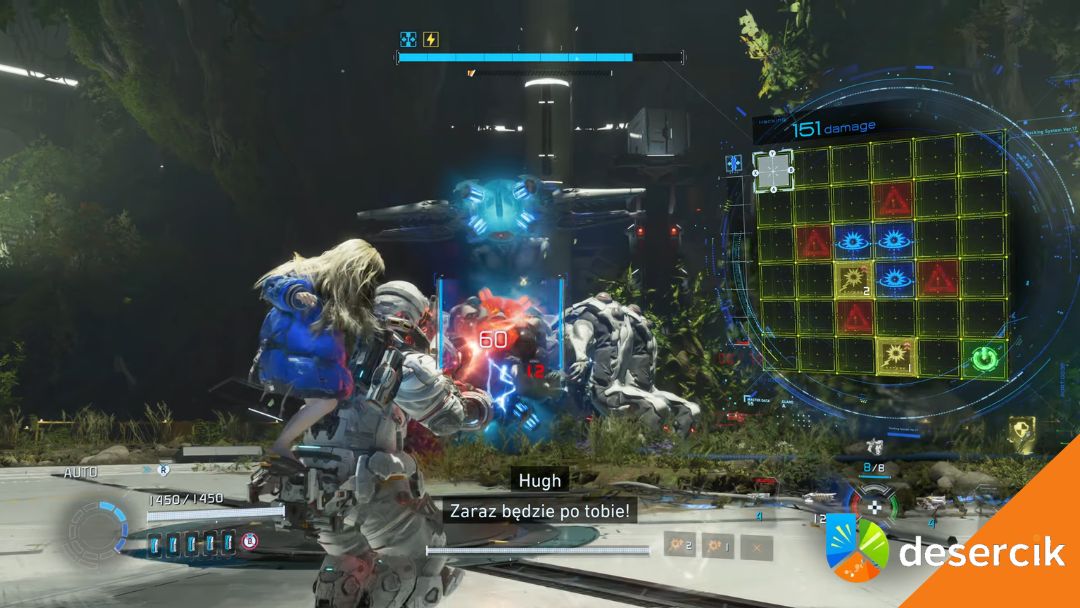This screenshot has width=1080, height=608.
Task: Click the empty X item slot
Action: [x=757, y=546]
